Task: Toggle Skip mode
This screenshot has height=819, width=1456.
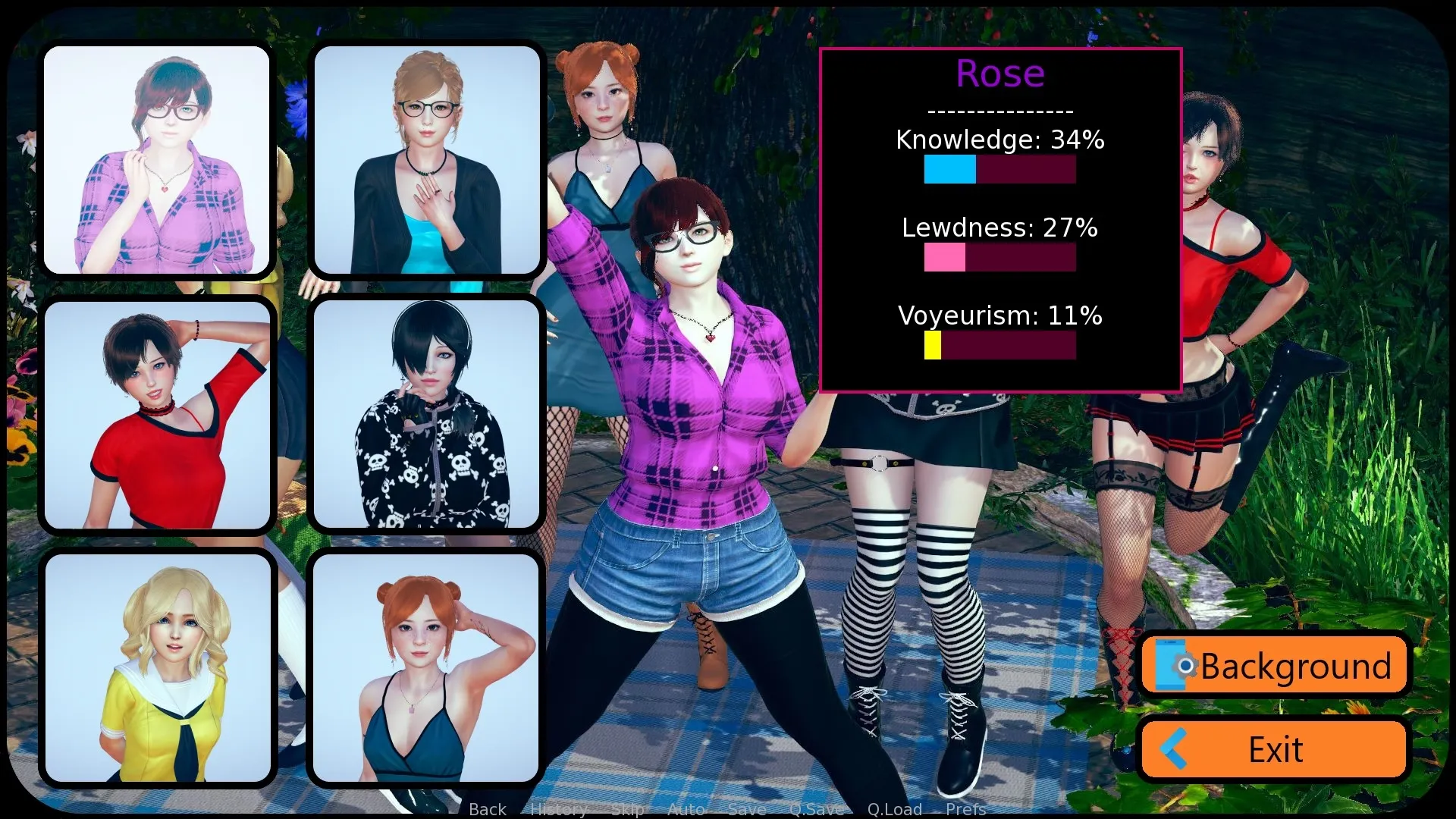Action: click(x=627, y=809)
